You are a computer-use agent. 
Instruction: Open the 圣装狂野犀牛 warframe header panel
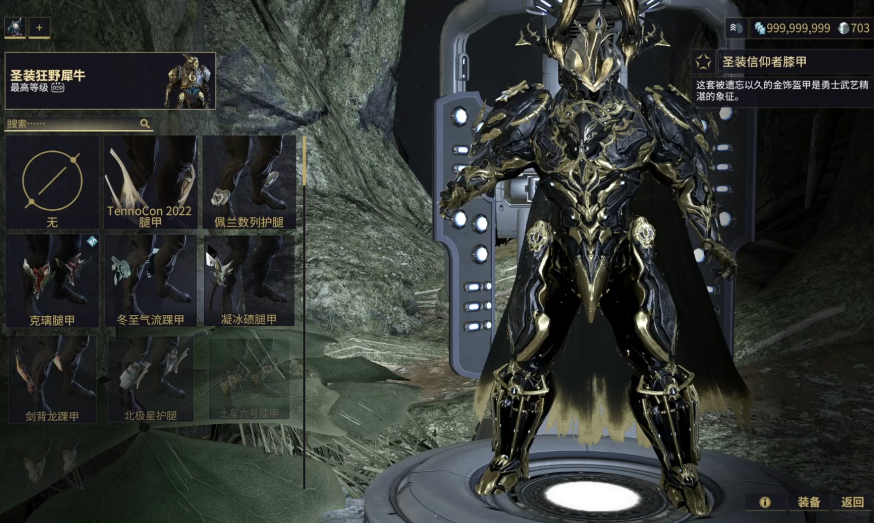110,81
